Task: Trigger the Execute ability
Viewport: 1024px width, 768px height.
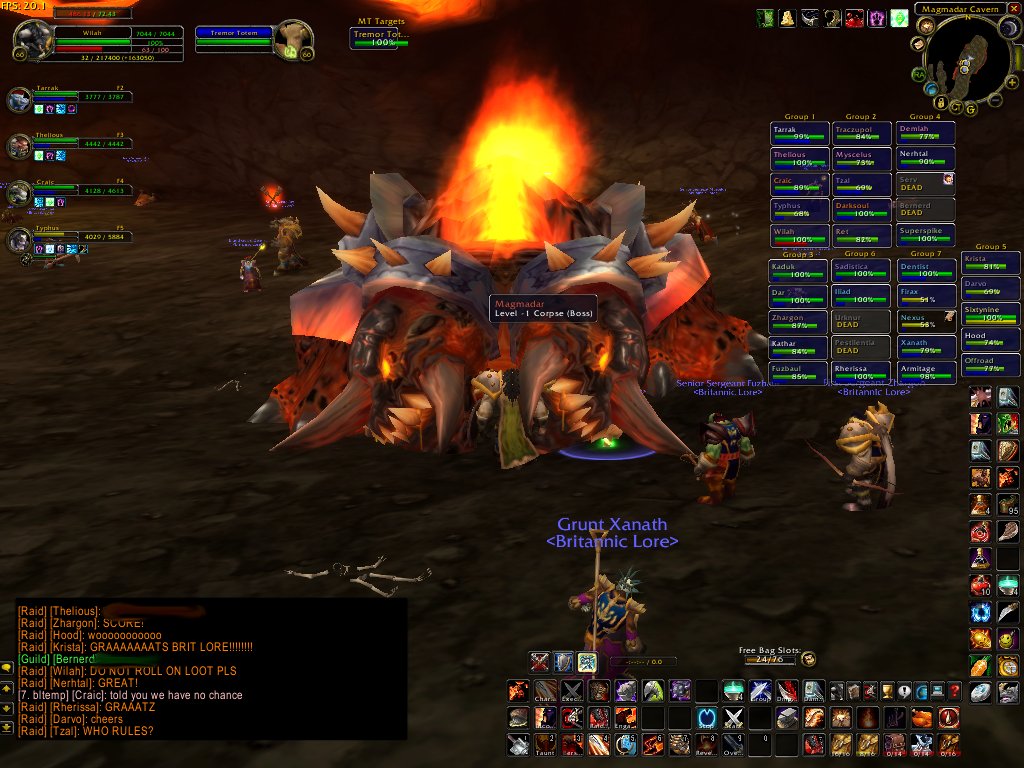Action: pyautogui.click(x=571, y=691)
